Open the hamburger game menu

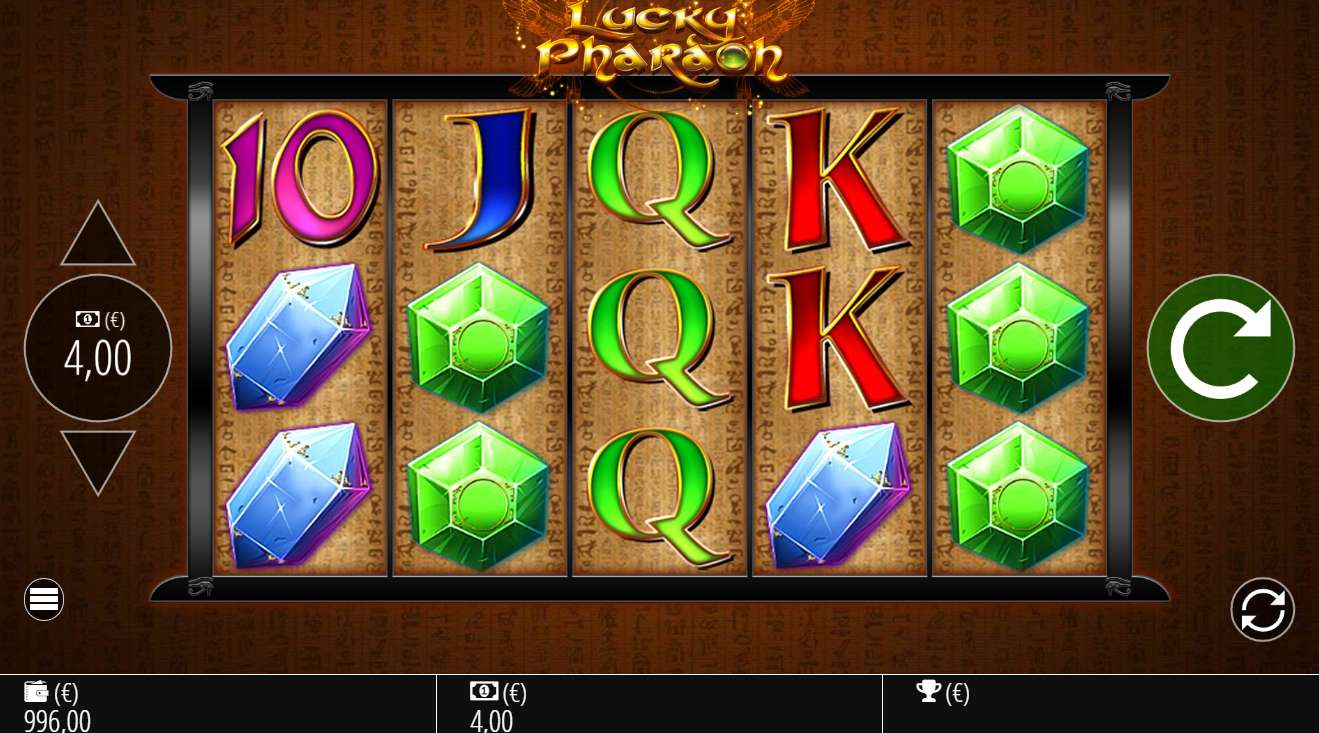[43, 599]
